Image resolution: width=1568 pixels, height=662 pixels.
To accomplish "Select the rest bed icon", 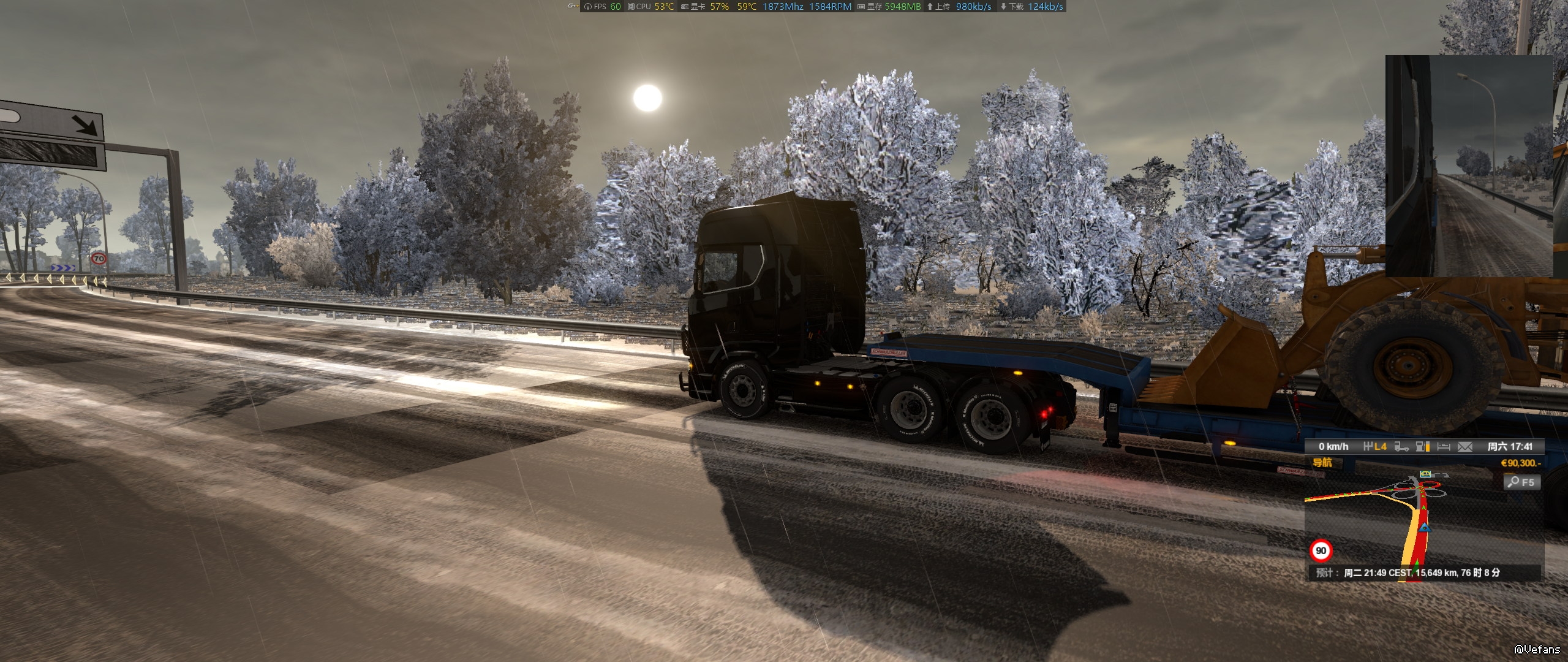I will coord(1444,447).
